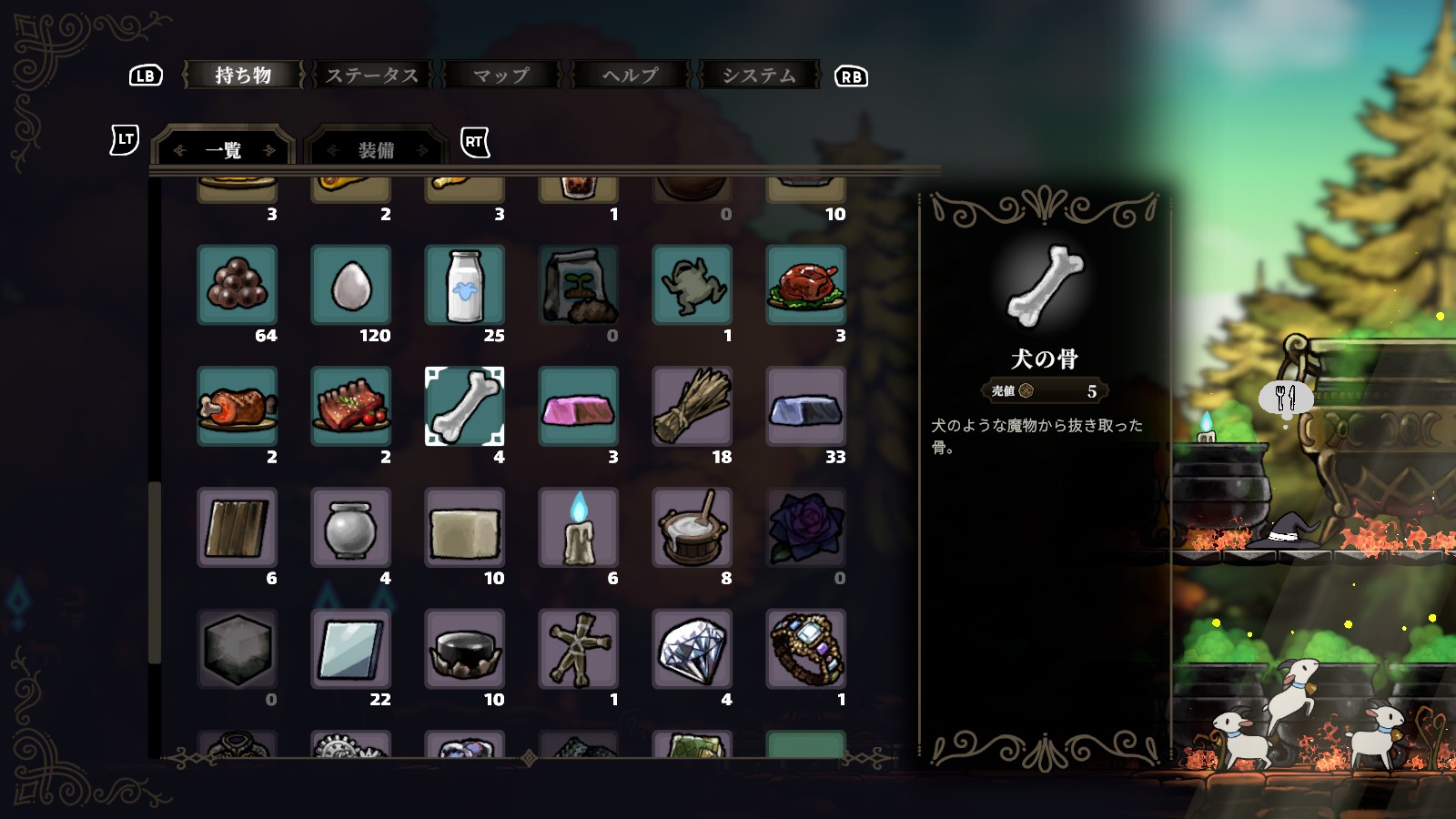Switch to the ステータス tab
Screen dimensions: 1456x819
point(372,76)
